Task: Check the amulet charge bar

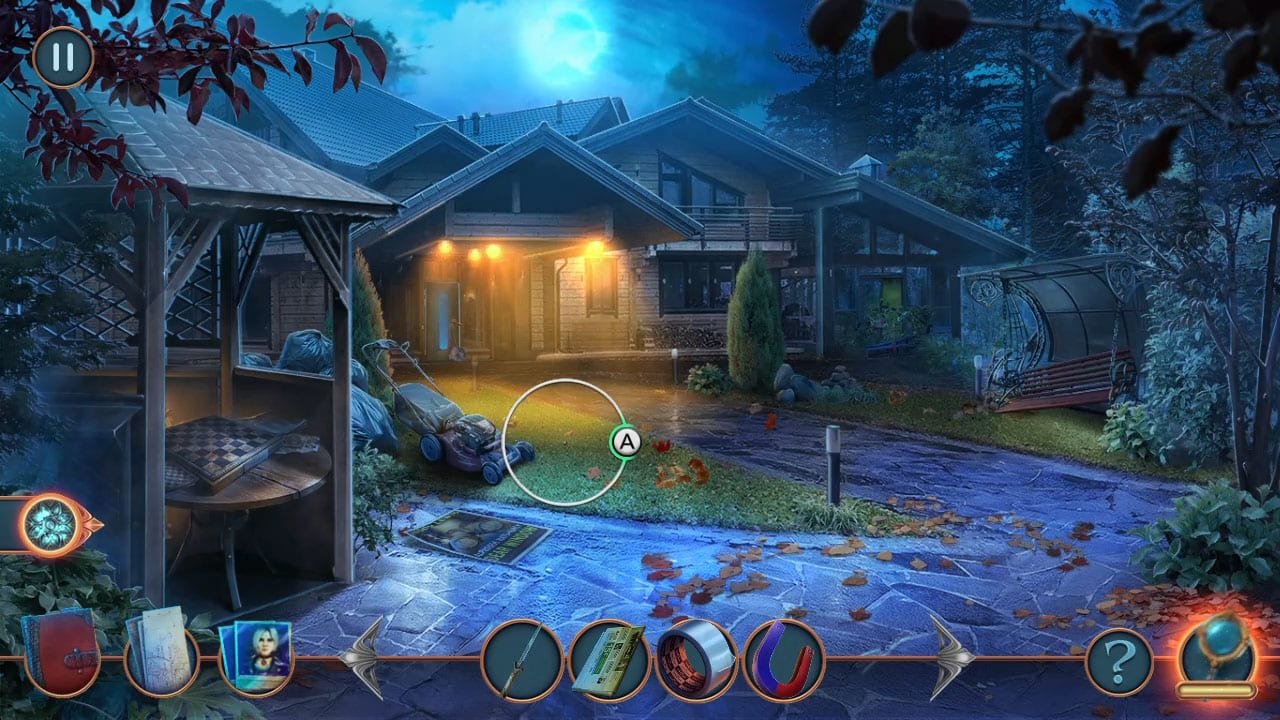Action: tap(1214, 691)
